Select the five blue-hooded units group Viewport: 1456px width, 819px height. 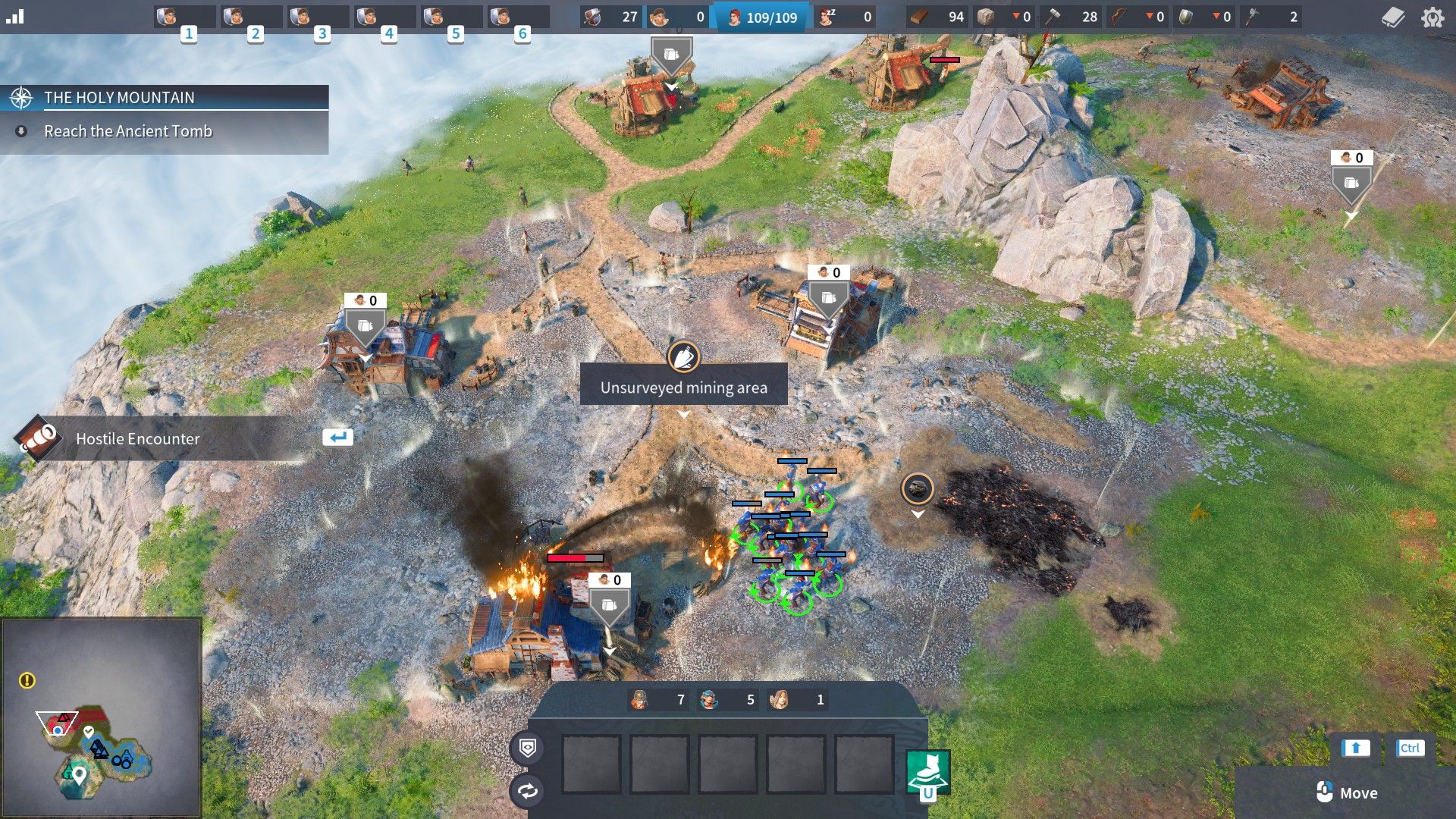tap(728, 699)
